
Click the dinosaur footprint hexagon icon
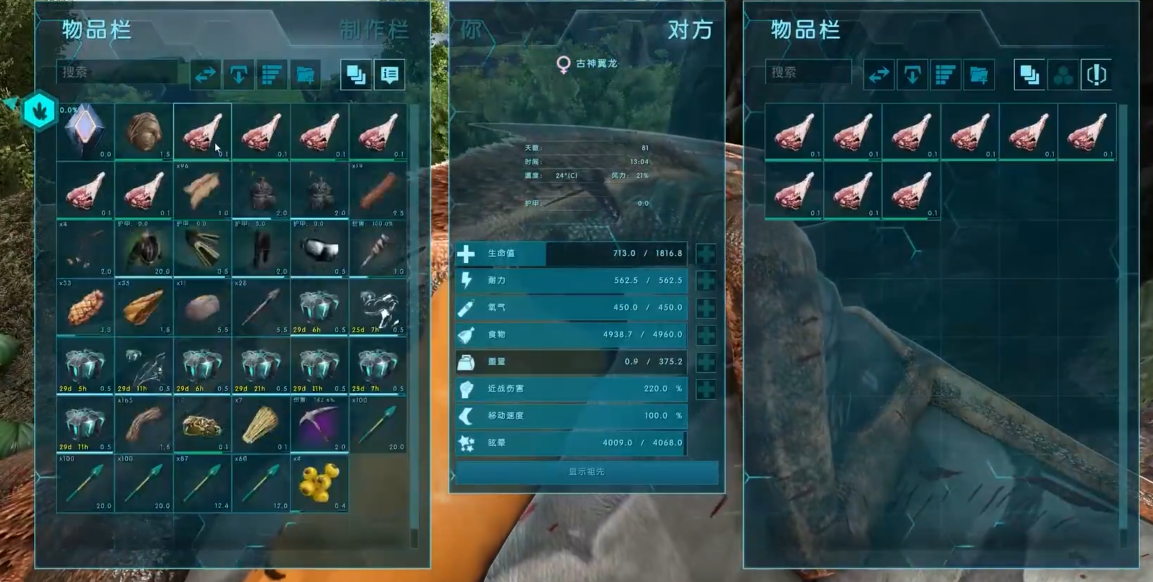[x=39, y=109]
